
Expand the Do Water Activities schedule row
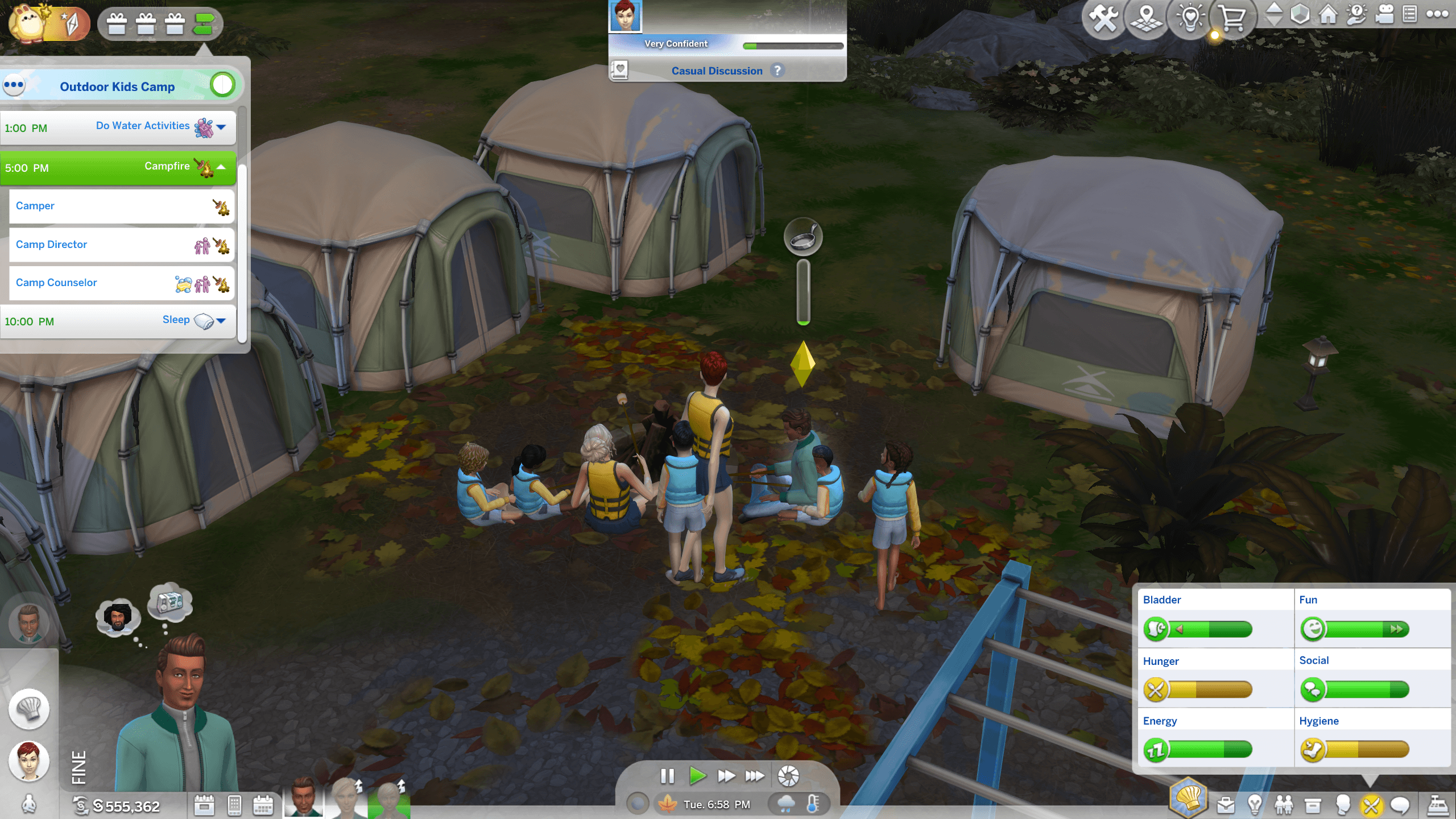221,127
